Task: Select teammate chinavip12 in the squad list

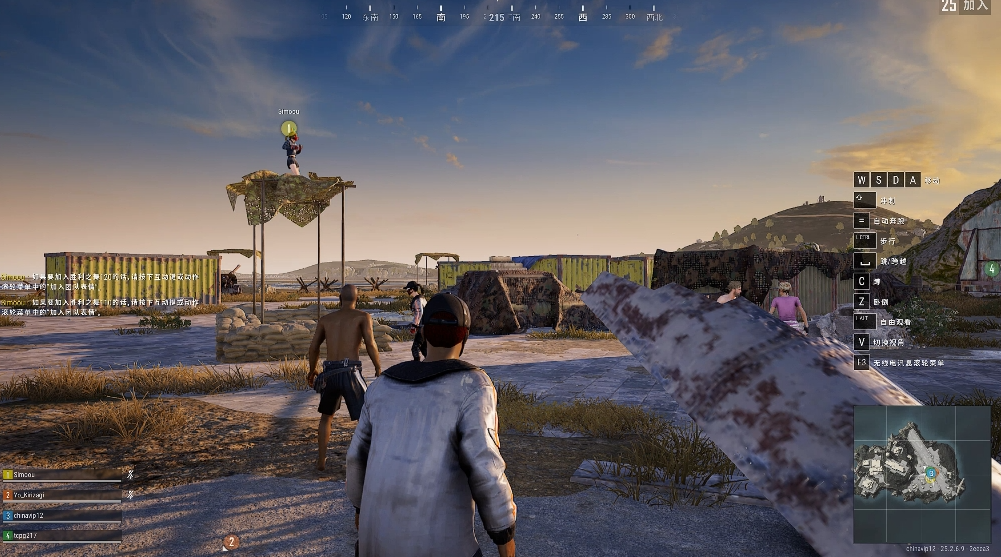Action: tap(60, 515)
